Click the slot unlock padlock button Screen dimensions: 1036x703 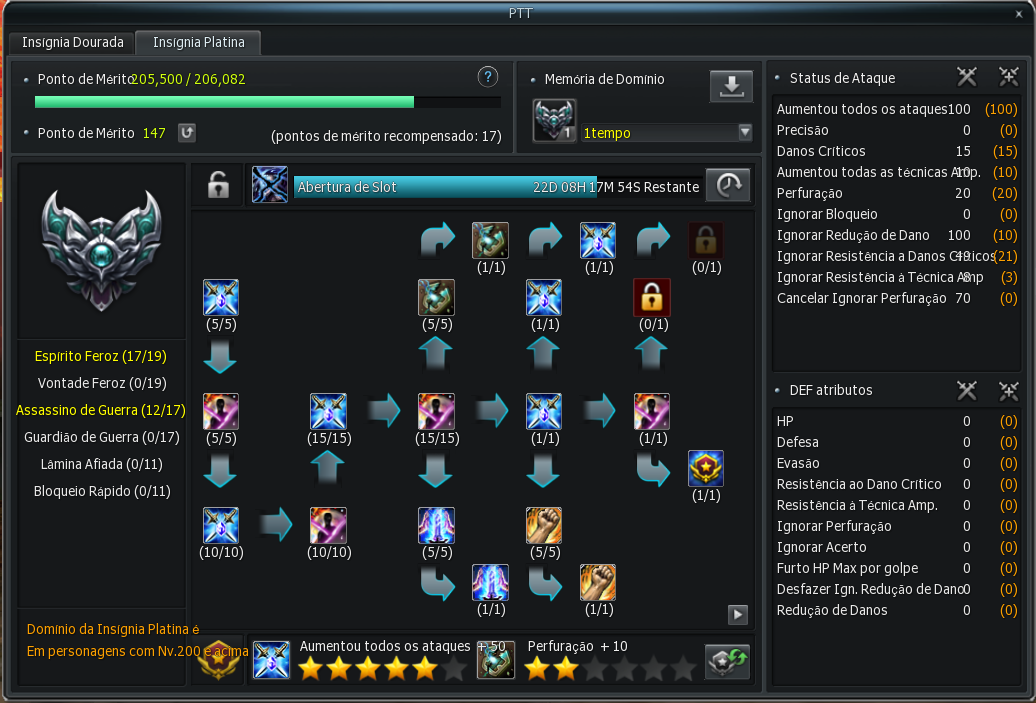tap(217, 185)
